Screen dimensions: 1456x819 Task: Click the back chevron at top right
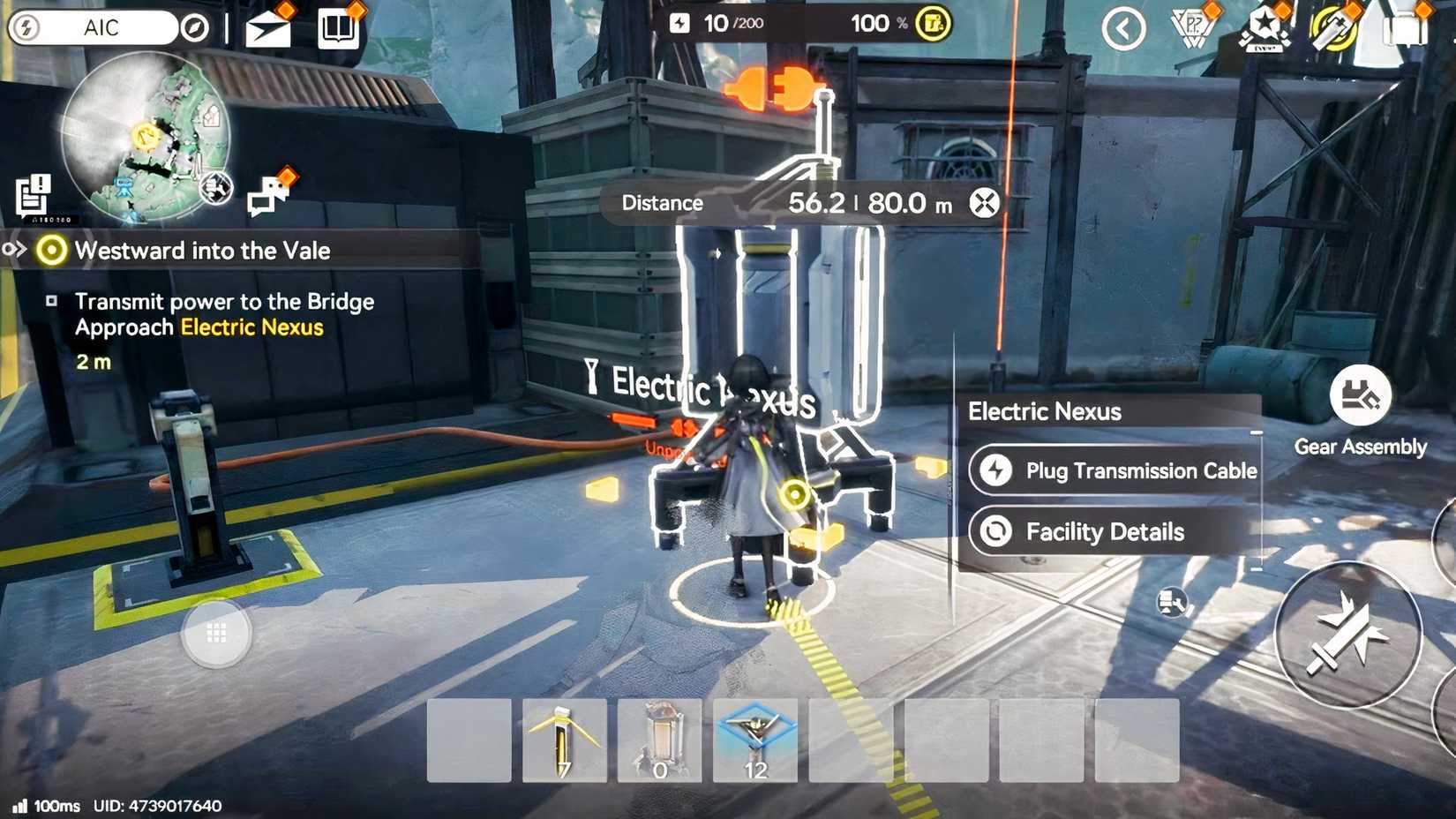[1122, 26]
